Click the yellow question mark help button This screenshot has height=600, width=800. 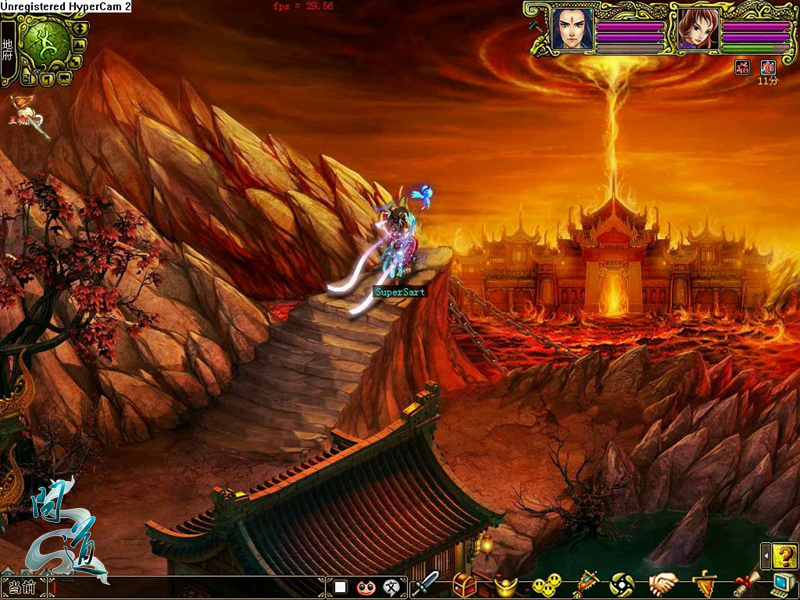785,556
